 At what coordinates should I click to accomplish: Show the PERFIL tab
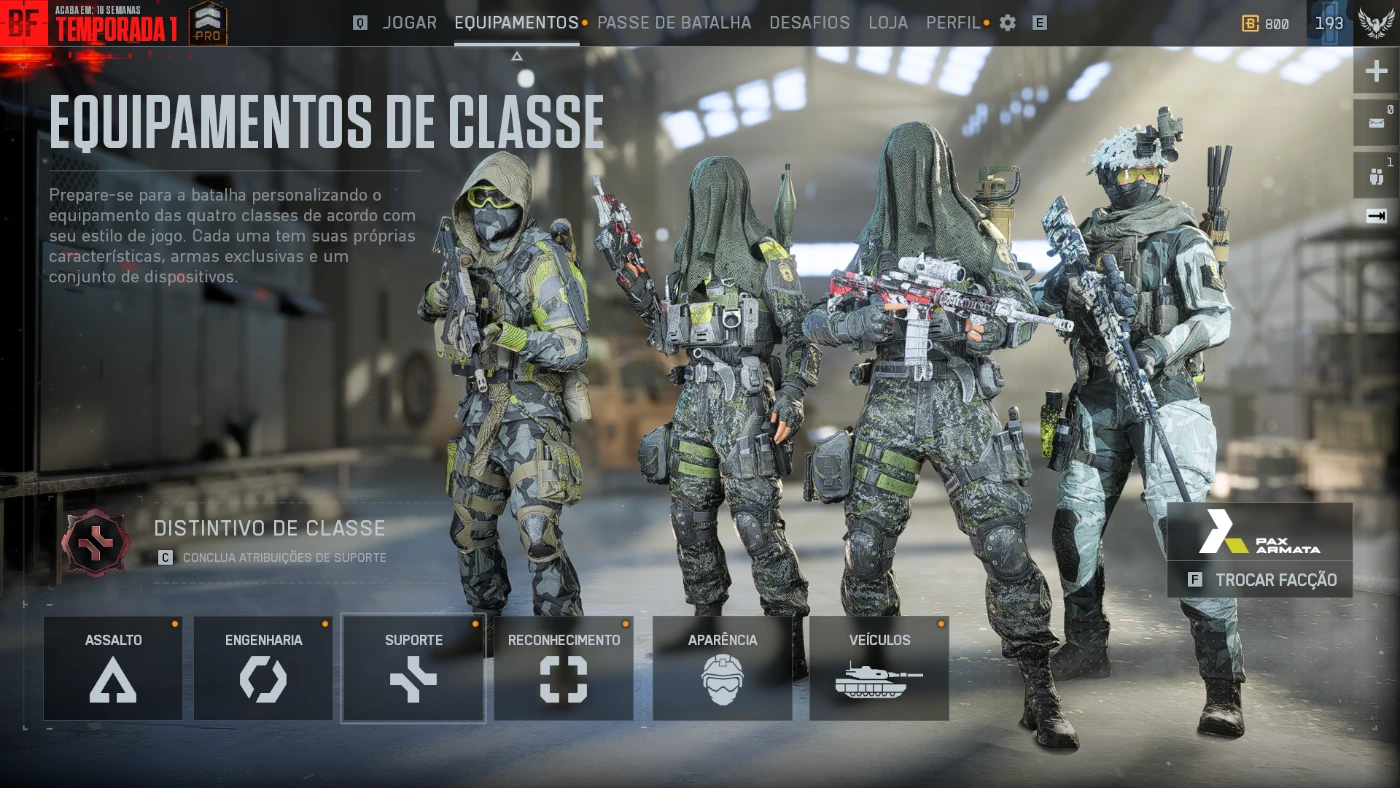pyautogui.click(x=953, y=22)
